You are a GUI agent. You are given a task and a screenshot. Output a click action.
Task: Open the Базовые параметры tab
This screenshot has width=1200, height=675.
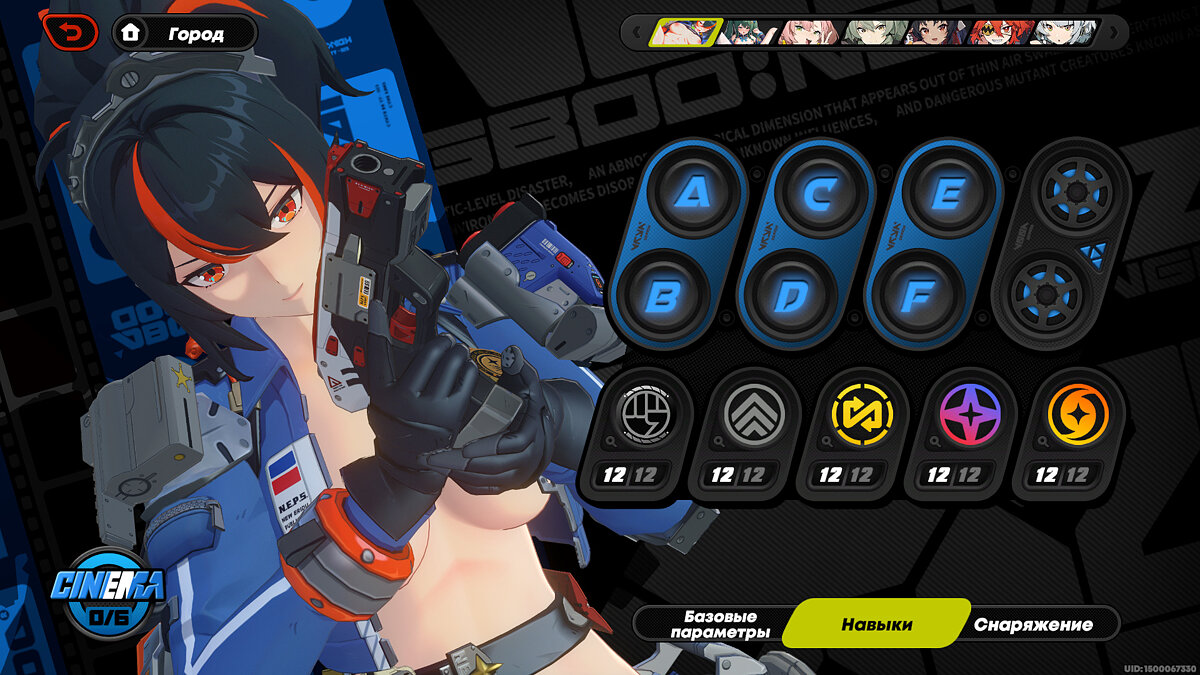coord(719,625)
